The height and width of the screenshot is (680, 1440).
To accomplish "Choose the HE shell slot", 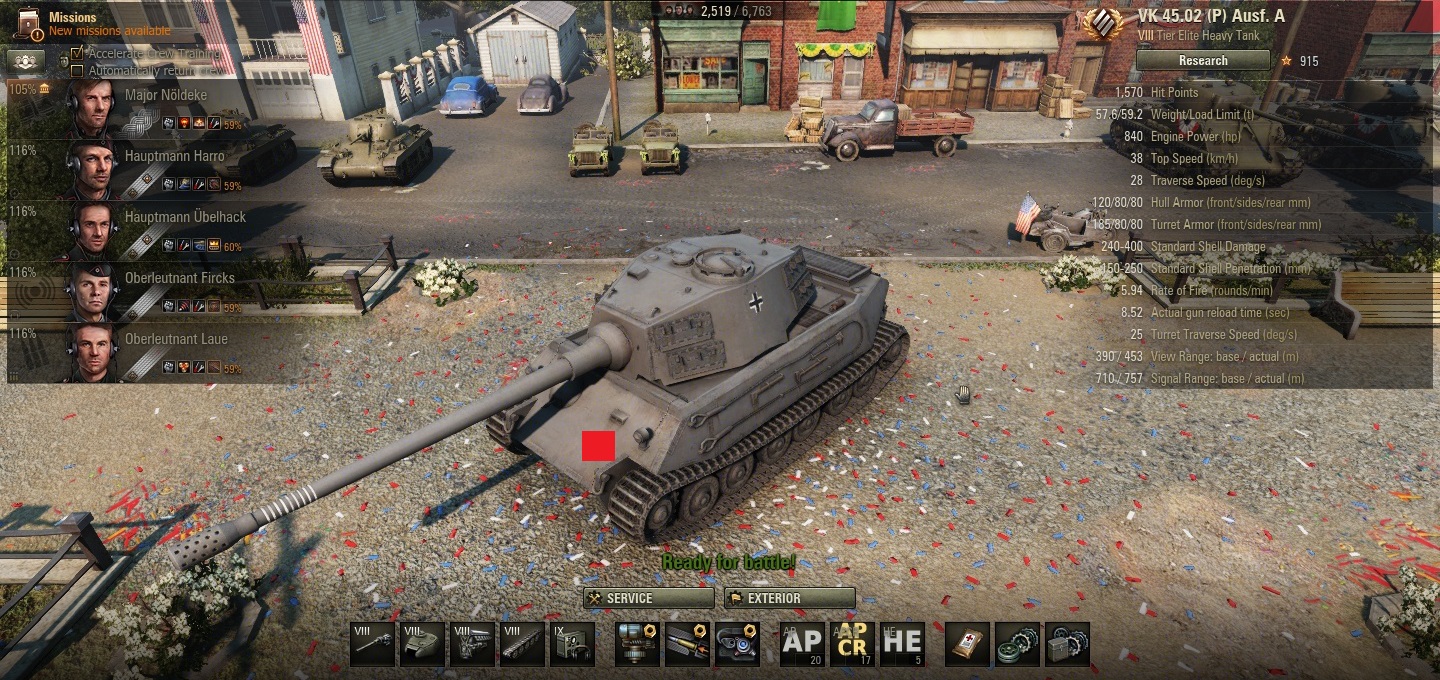I will point(902,644).
